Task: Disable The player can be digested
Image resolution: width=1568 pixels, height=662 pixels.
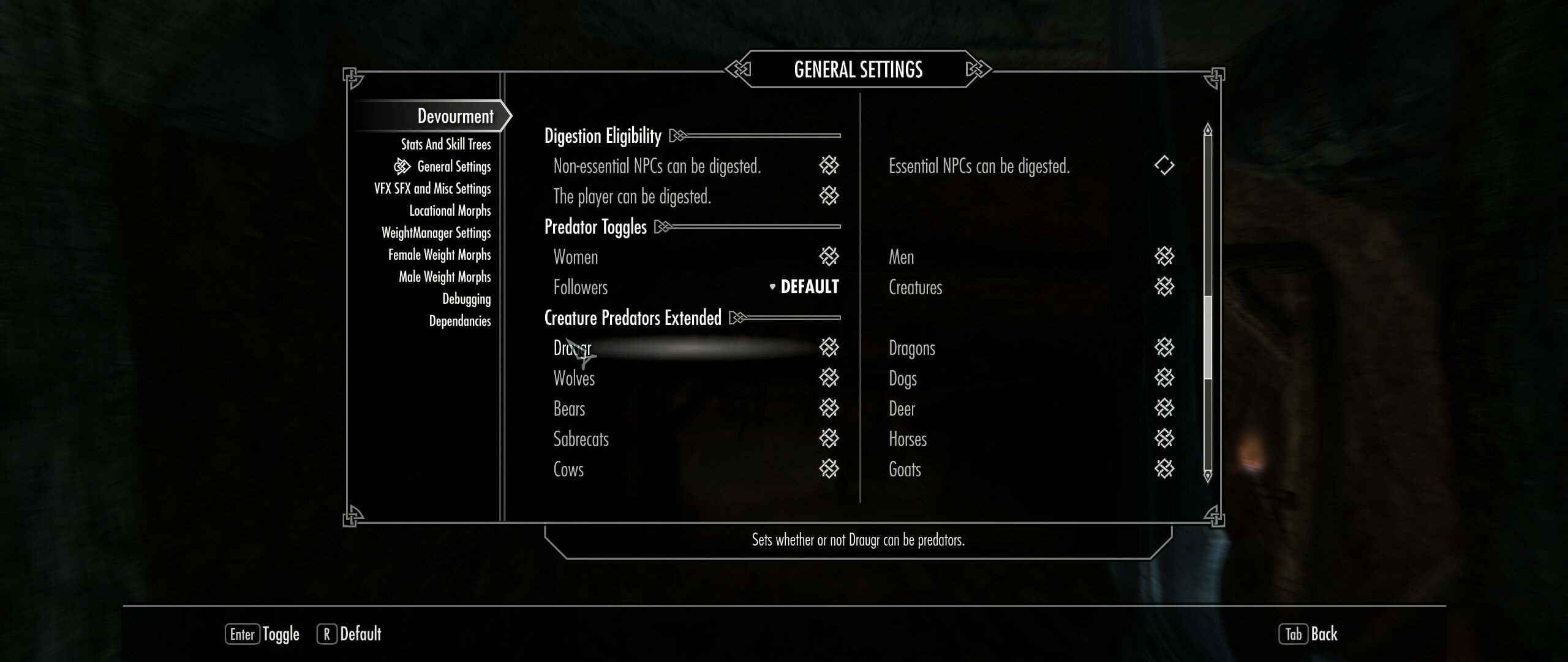Action: coord(830,196)
